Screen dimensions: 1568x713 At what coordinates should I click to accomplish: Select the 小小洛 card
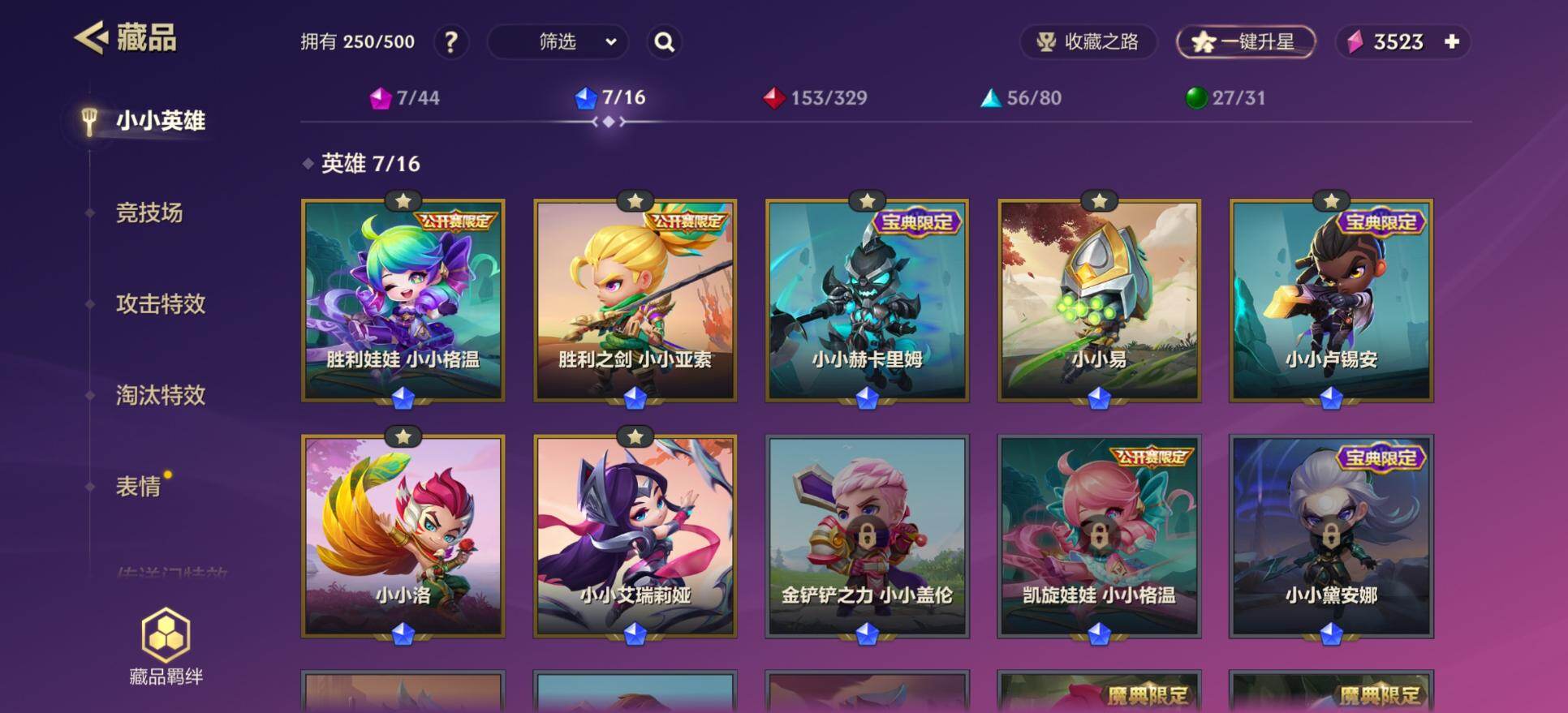point(403,535)
